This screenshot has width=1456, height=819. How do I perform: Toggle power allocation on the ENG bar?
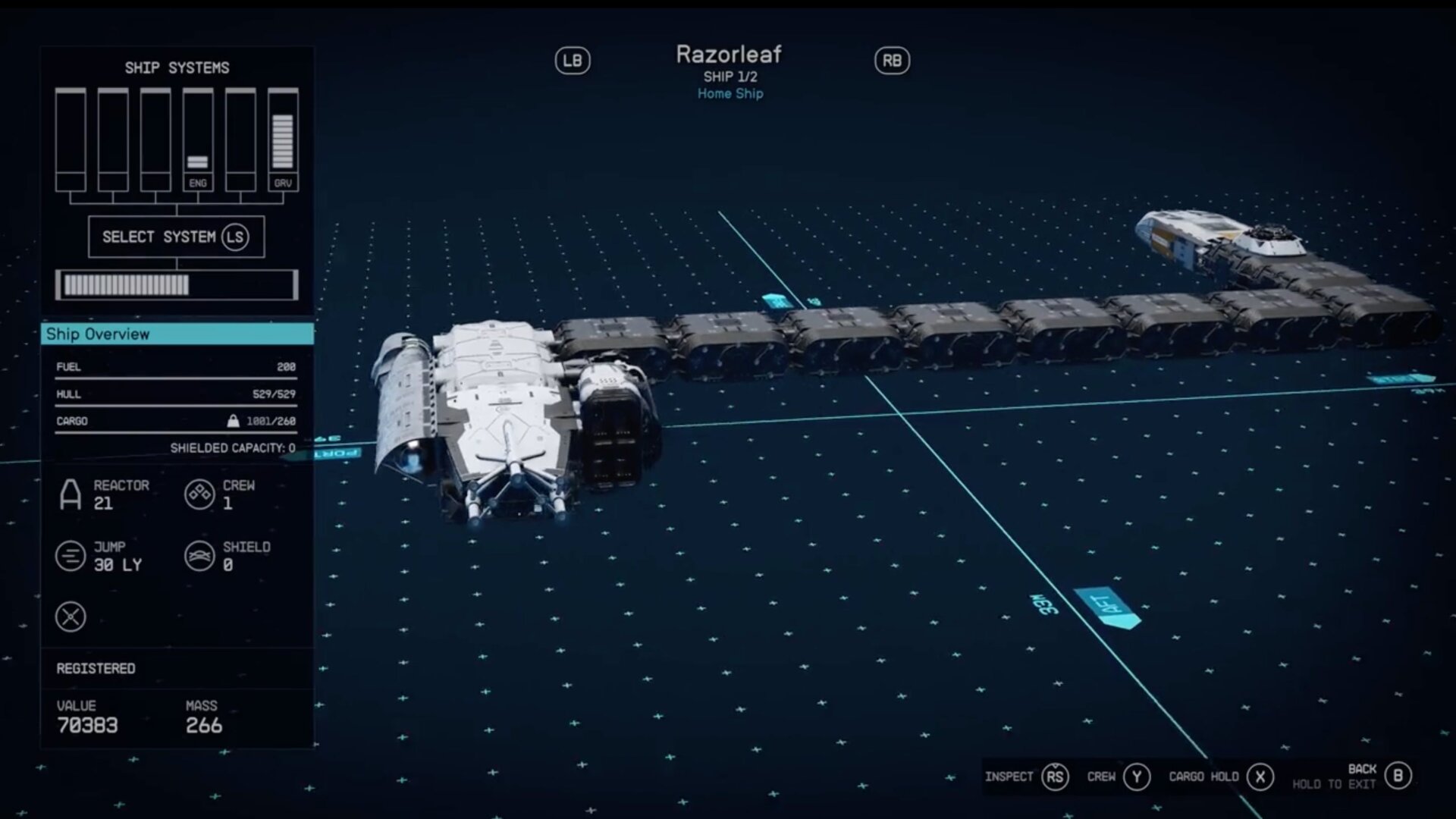[x=199, y=136]
